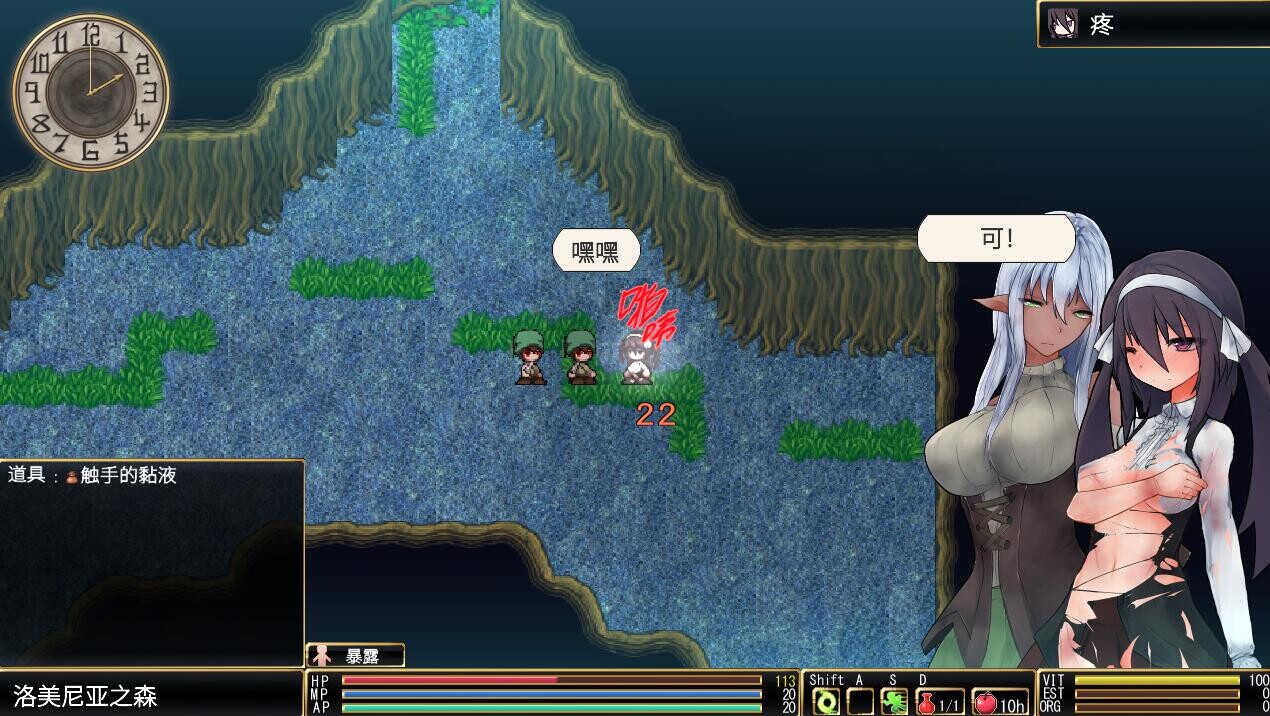Click the character face icon beside 疼
Image resolution: width=1270 pixels, height=716 pixels.
[x=1063, y=24]
